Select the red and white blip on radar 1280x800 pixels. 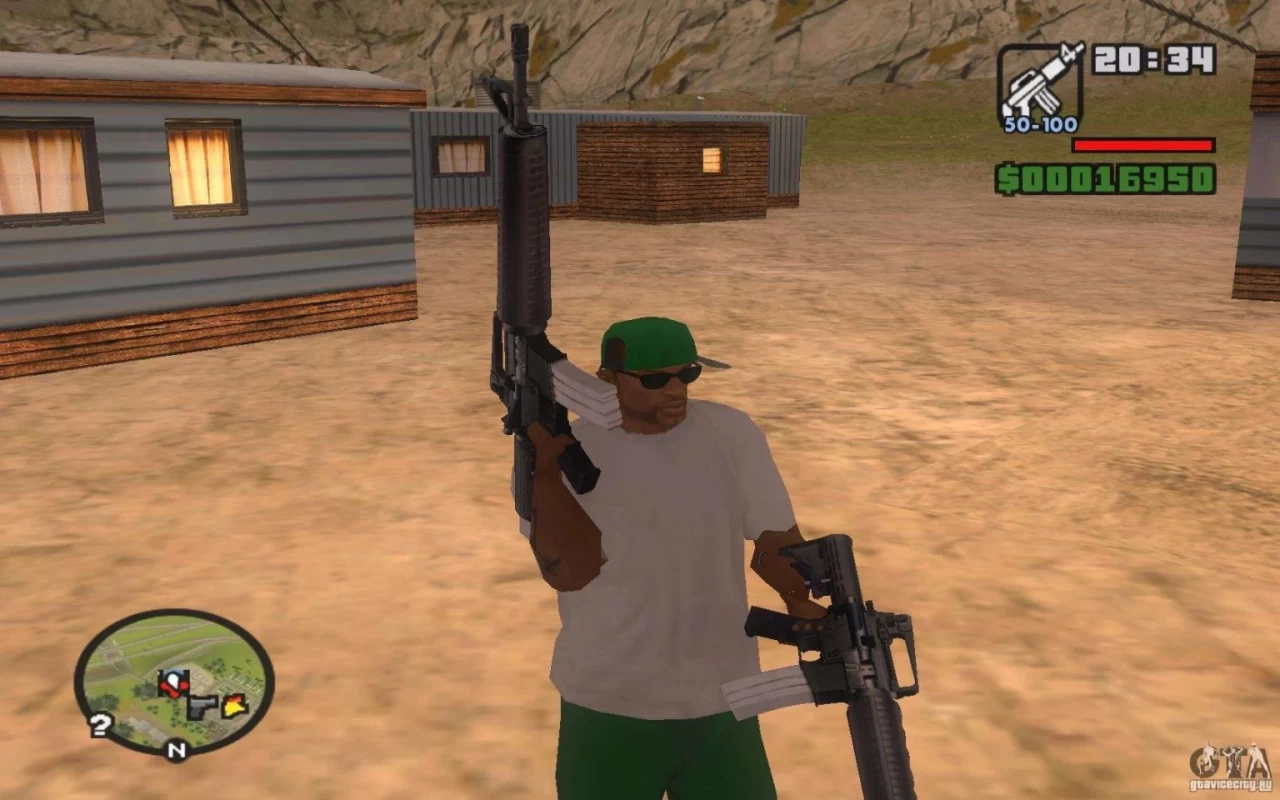tap(174, 684)
